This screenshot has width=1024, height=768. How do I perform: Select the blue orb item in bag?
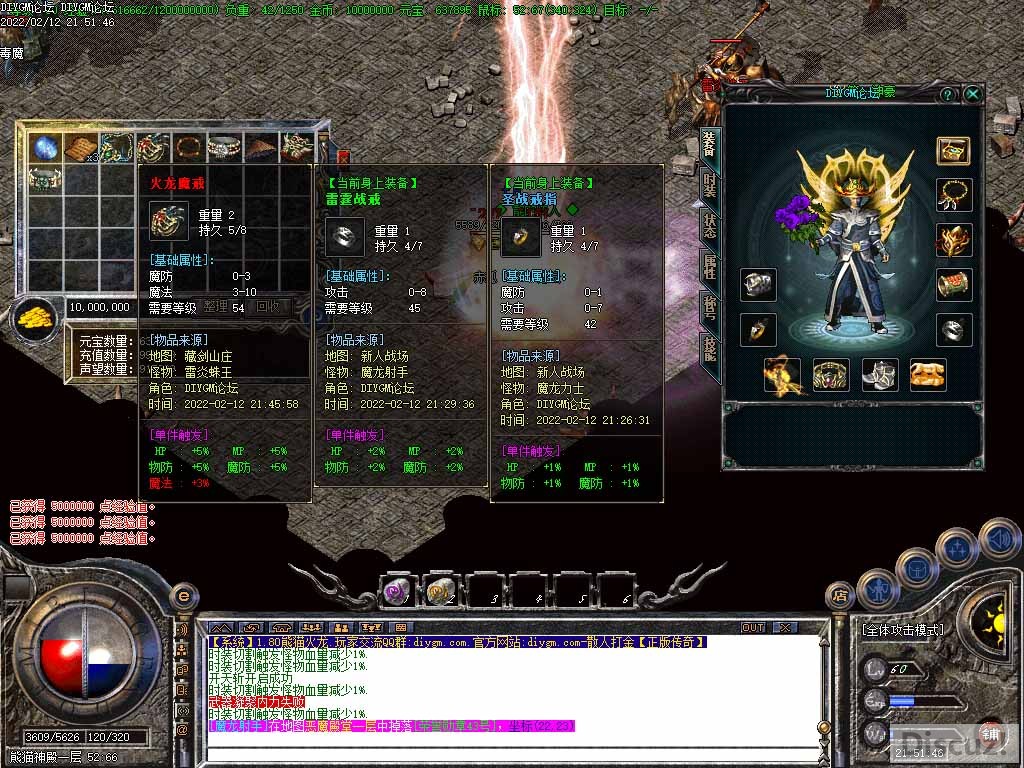45,148
